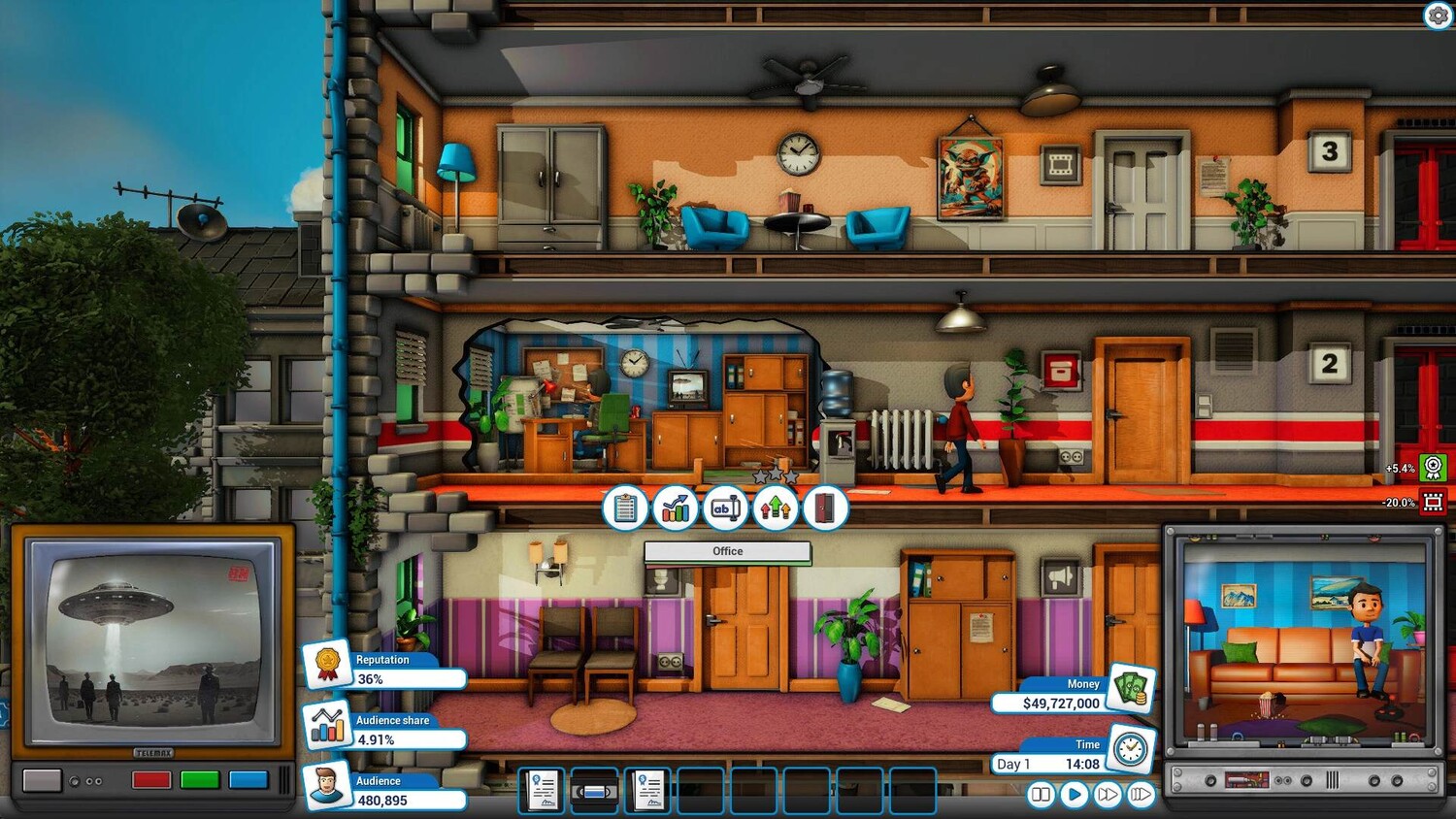1456x819 pixels.
Task: Click the red door exit button
Action: [x=824, y=508]
